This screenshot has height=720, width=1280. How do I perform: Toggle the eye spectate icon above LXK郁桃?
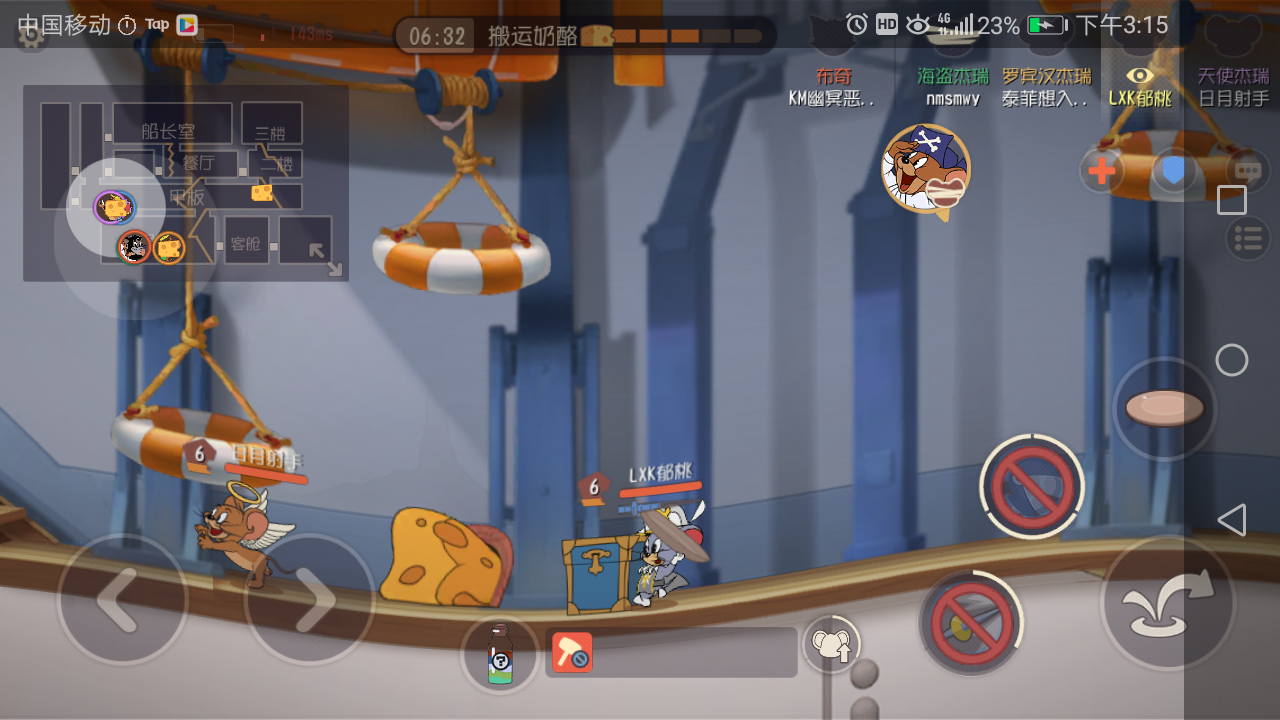click(x=1140, y=75)
